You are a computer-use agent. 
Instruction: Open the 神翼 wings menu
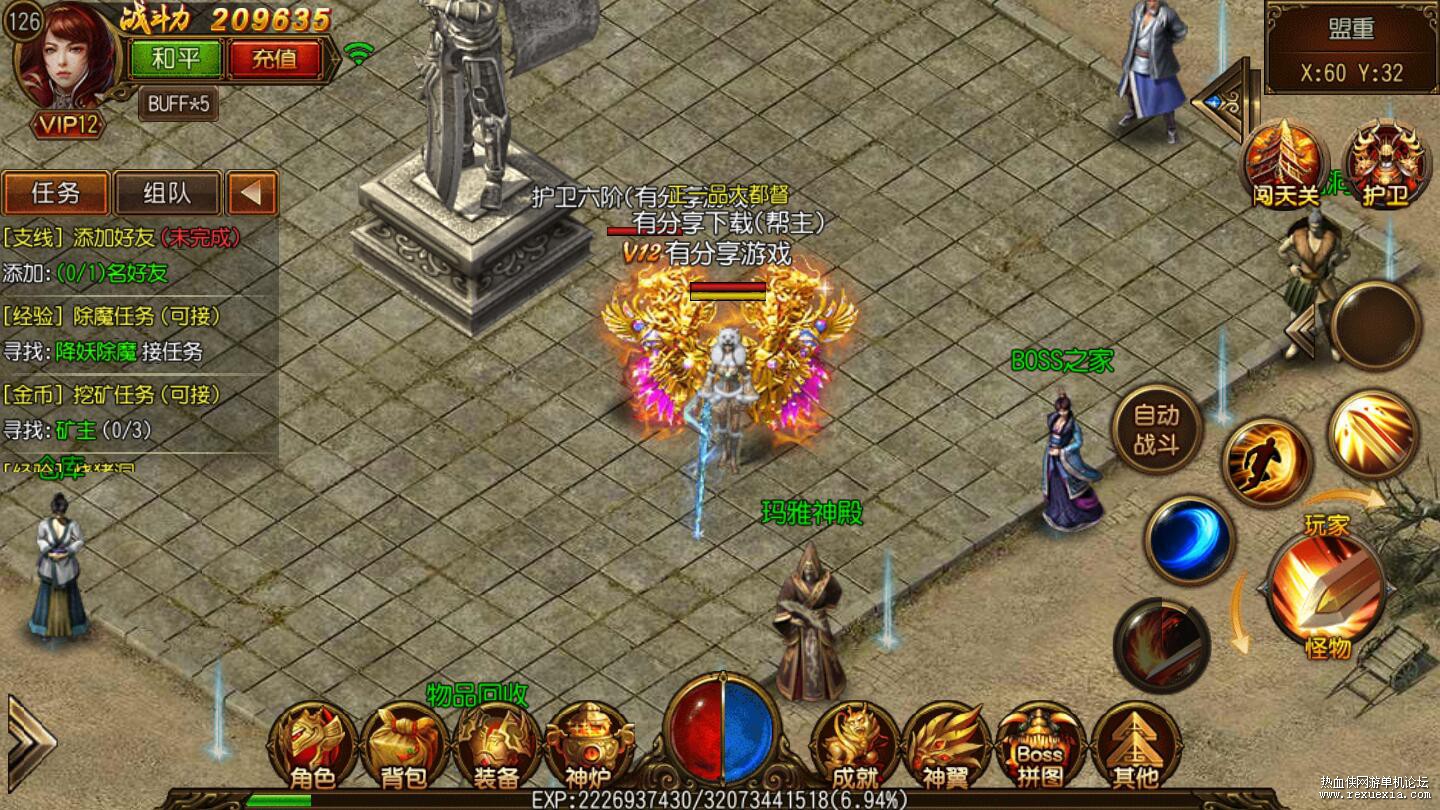945,747
